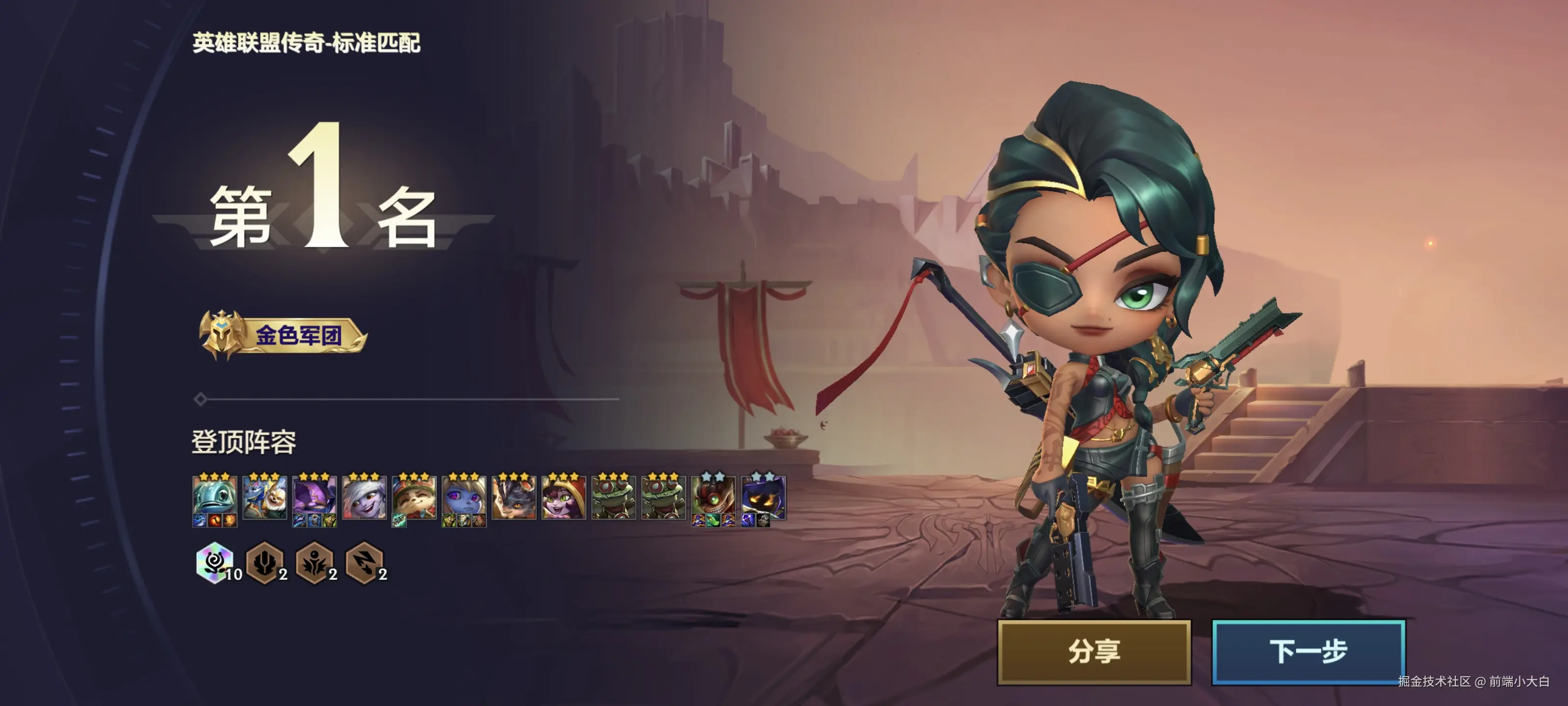Select the purple hooded champion portrait
Viewport: 1568px width, 706px height.
(x=314, y=497)
